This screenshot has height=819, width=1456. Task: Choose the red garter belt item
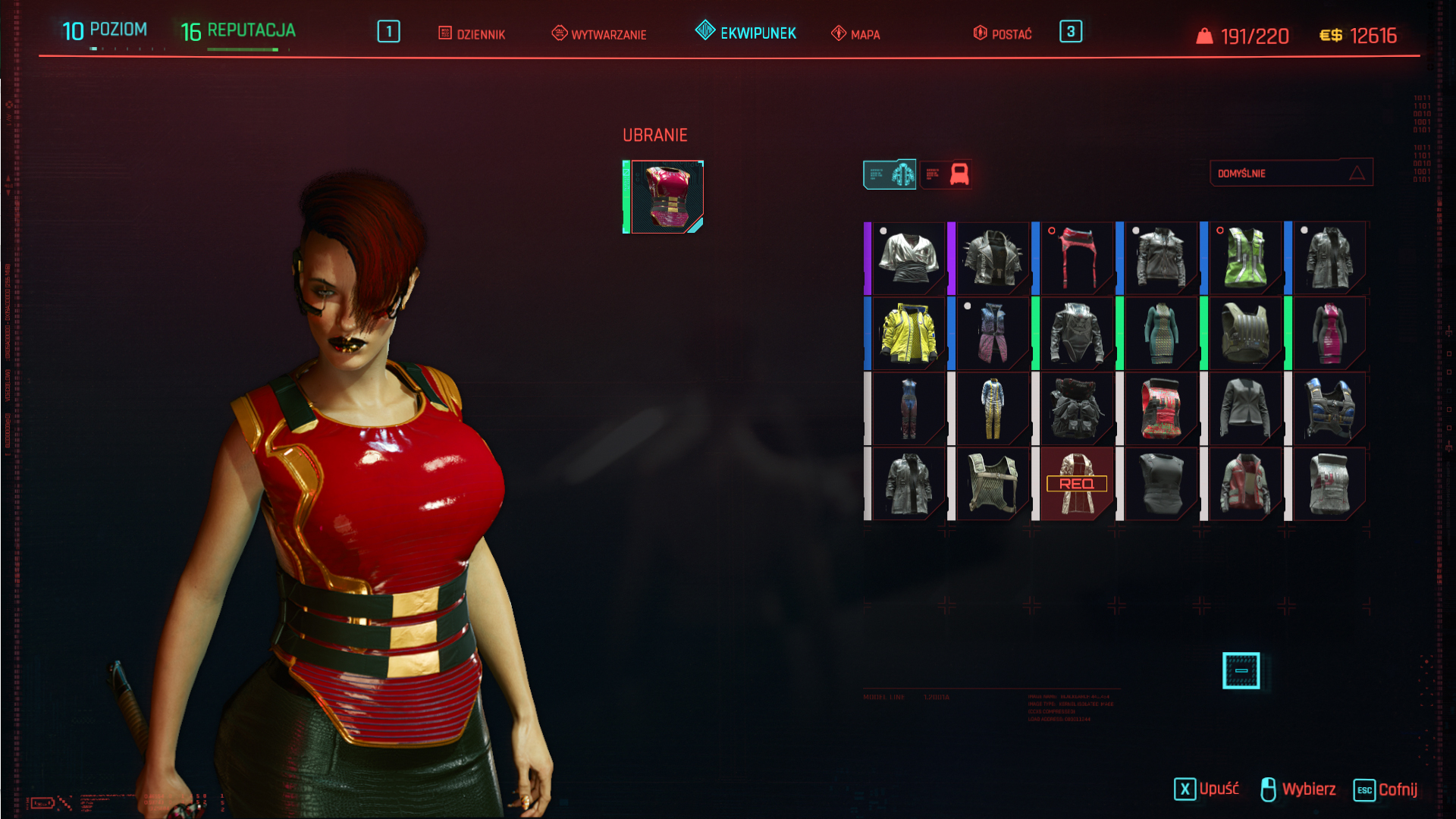click(x=1077, y=258)
